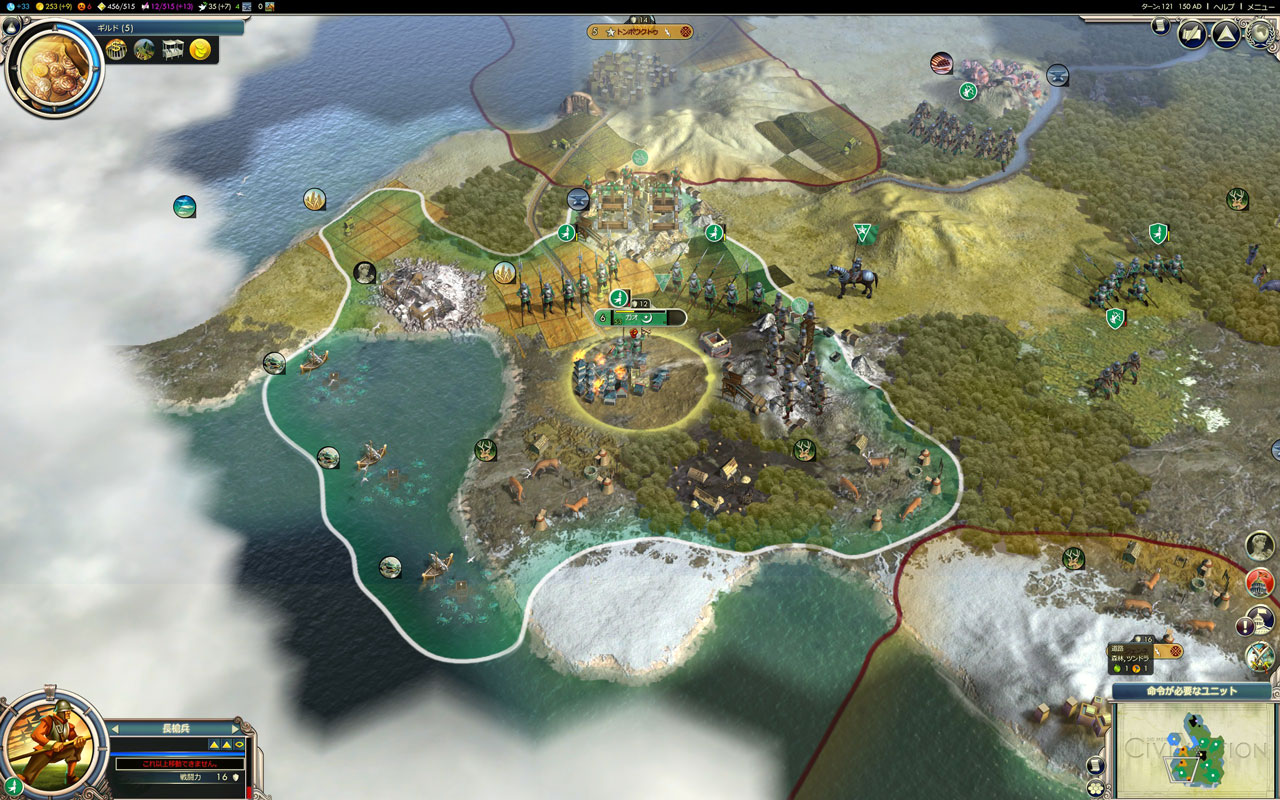Image resolution: width=1280 pixels, height=800 pixels.
Task: Click the culture progress bar showing 456/515
Action: pyautogui.click(x=118, y=7)
